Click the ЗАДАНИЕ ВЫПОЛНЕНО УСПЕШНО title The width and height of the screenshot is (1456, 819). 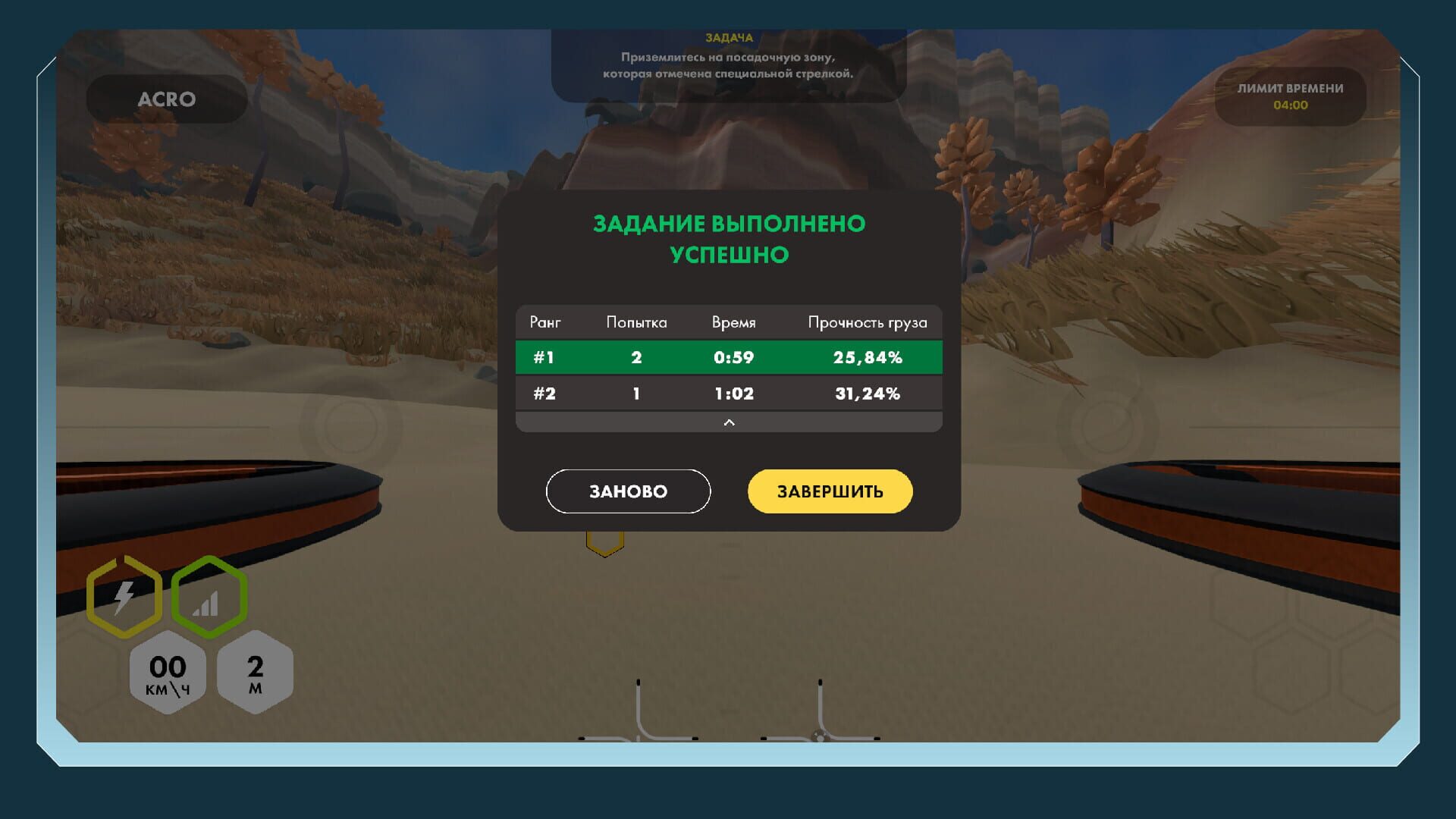click(x=728, y=239)
